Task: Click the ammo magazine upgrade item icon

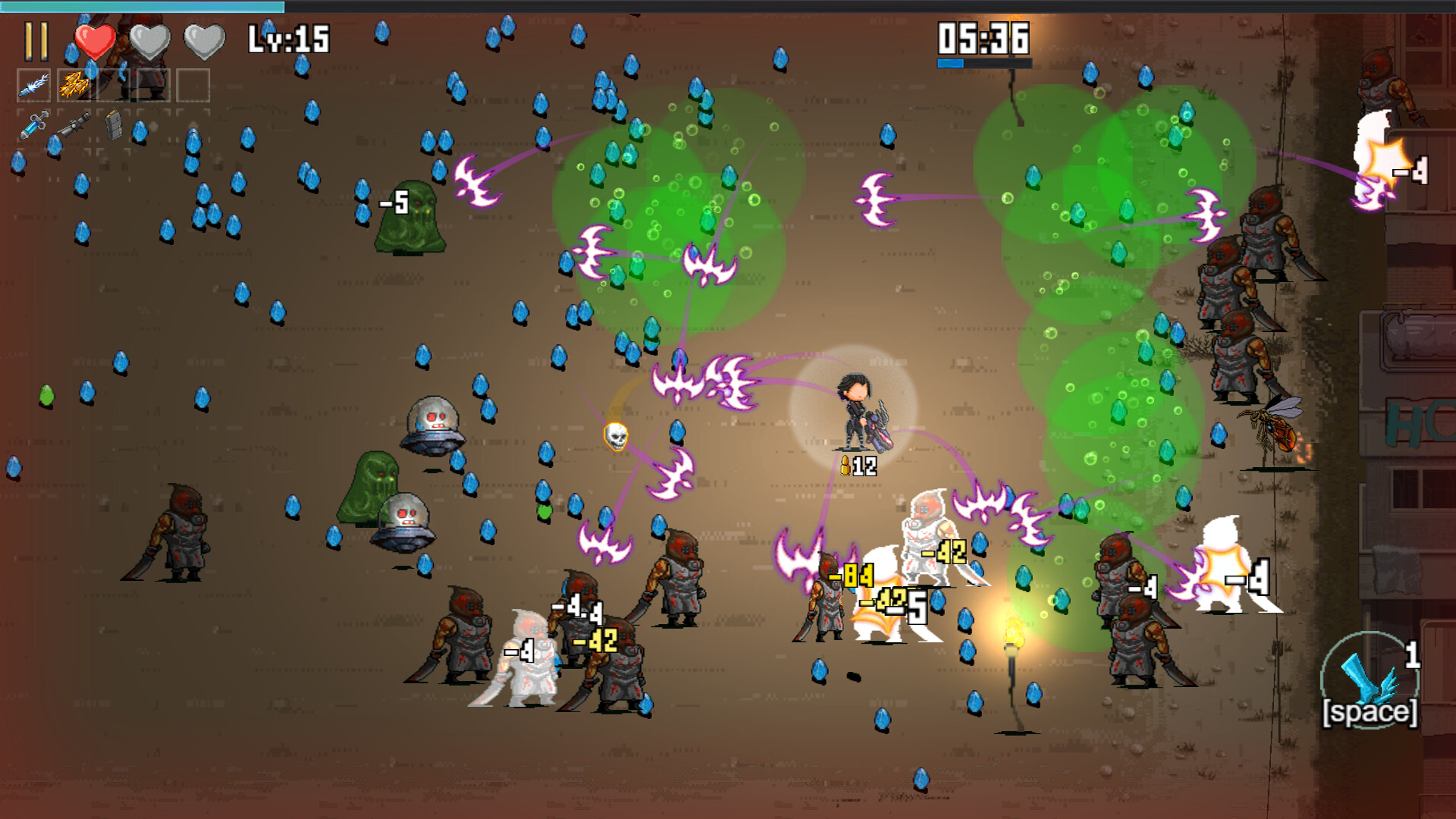Action: point(114,126)
